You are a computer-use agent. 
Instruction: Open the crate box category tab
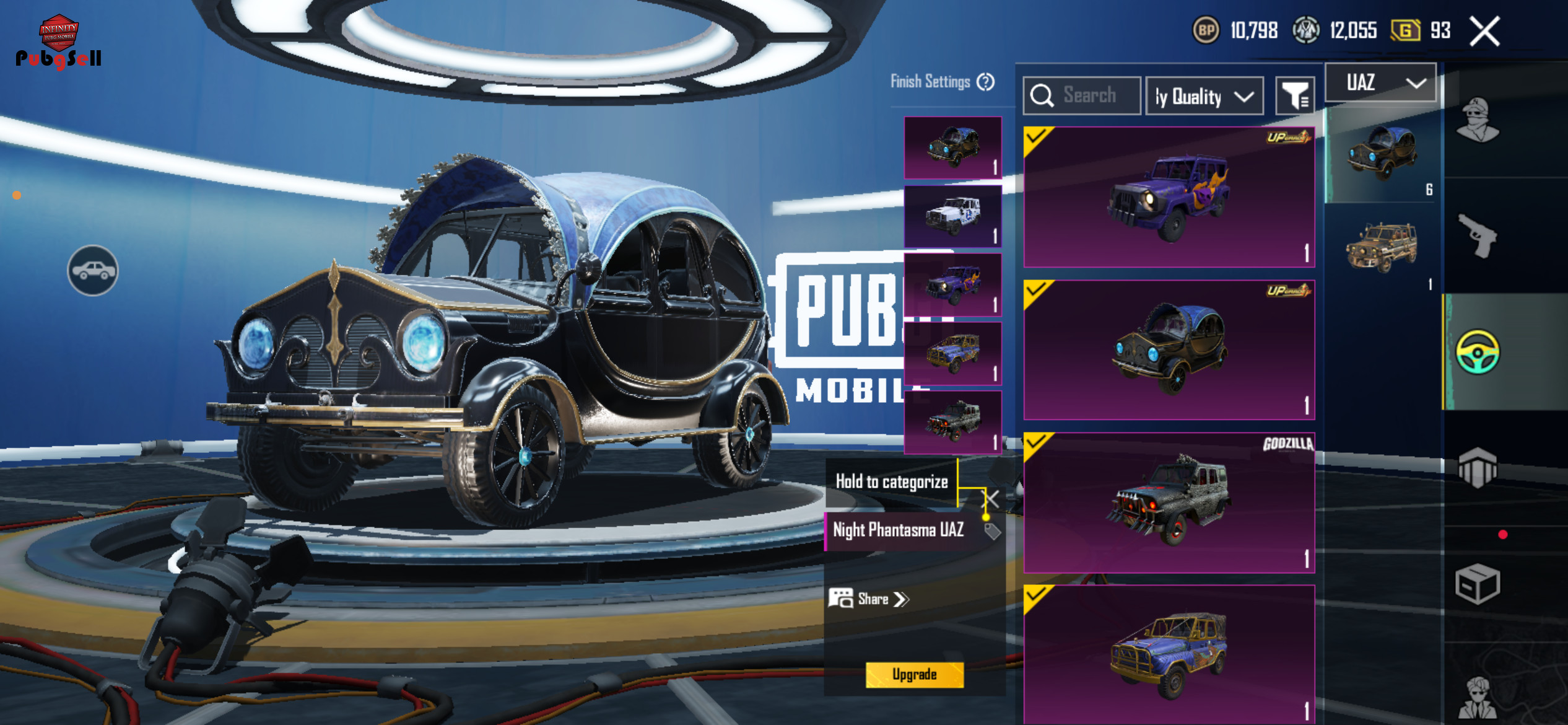[1478, 584]
